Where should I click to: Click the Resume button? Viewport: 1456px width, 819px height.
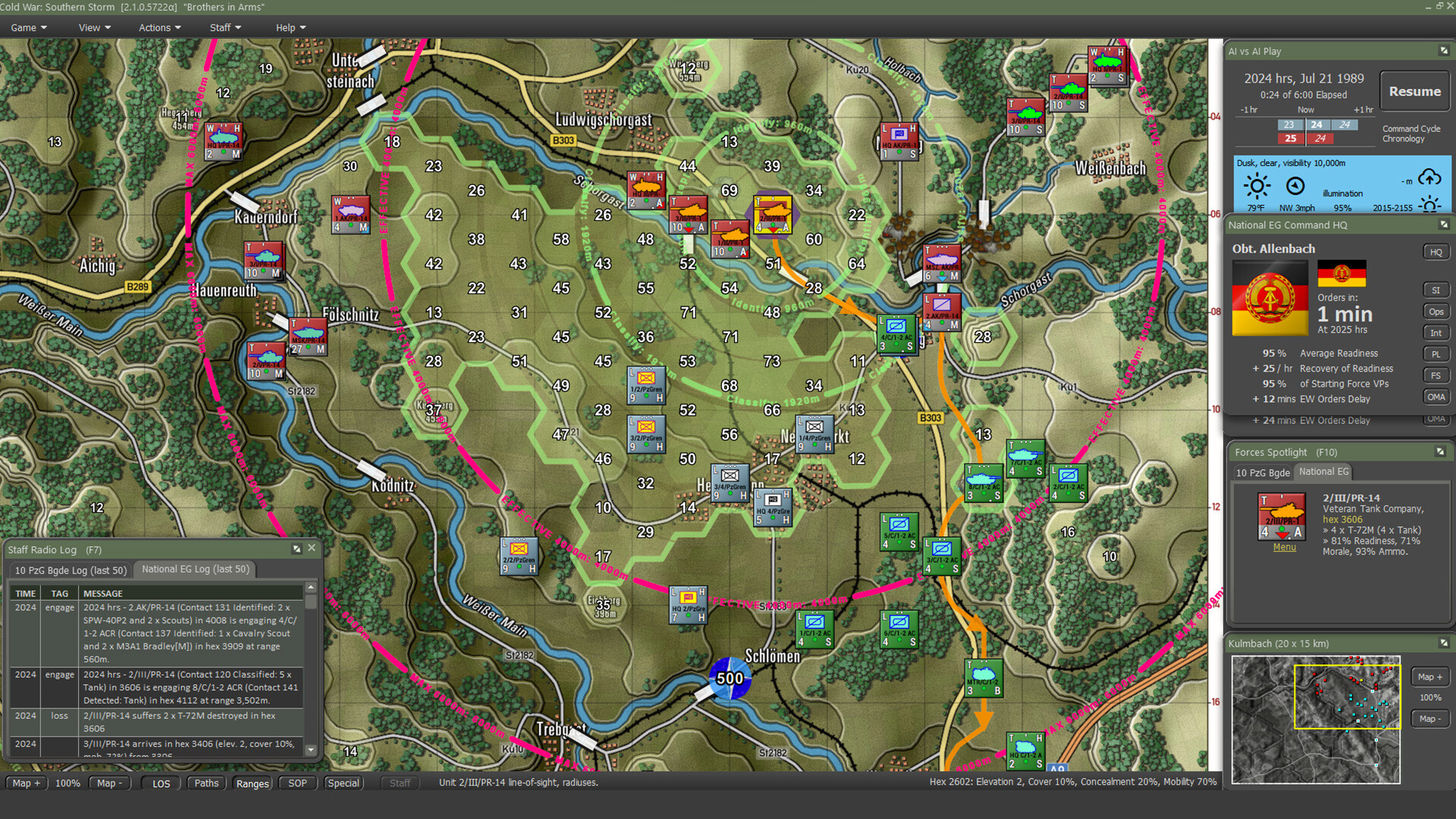point(1414,91)
